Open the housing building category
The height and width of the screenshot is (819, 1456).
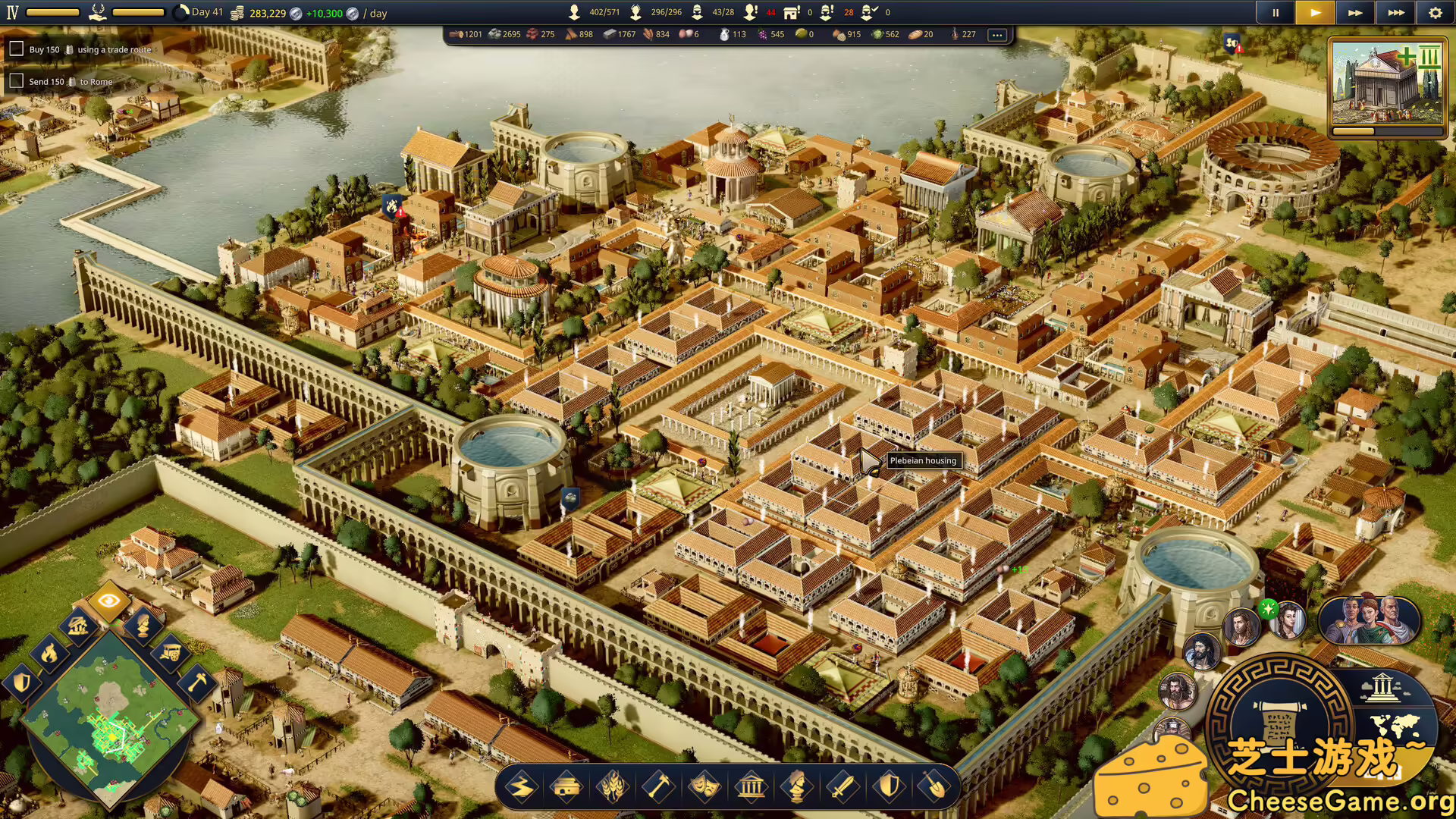tap(568, 786)
